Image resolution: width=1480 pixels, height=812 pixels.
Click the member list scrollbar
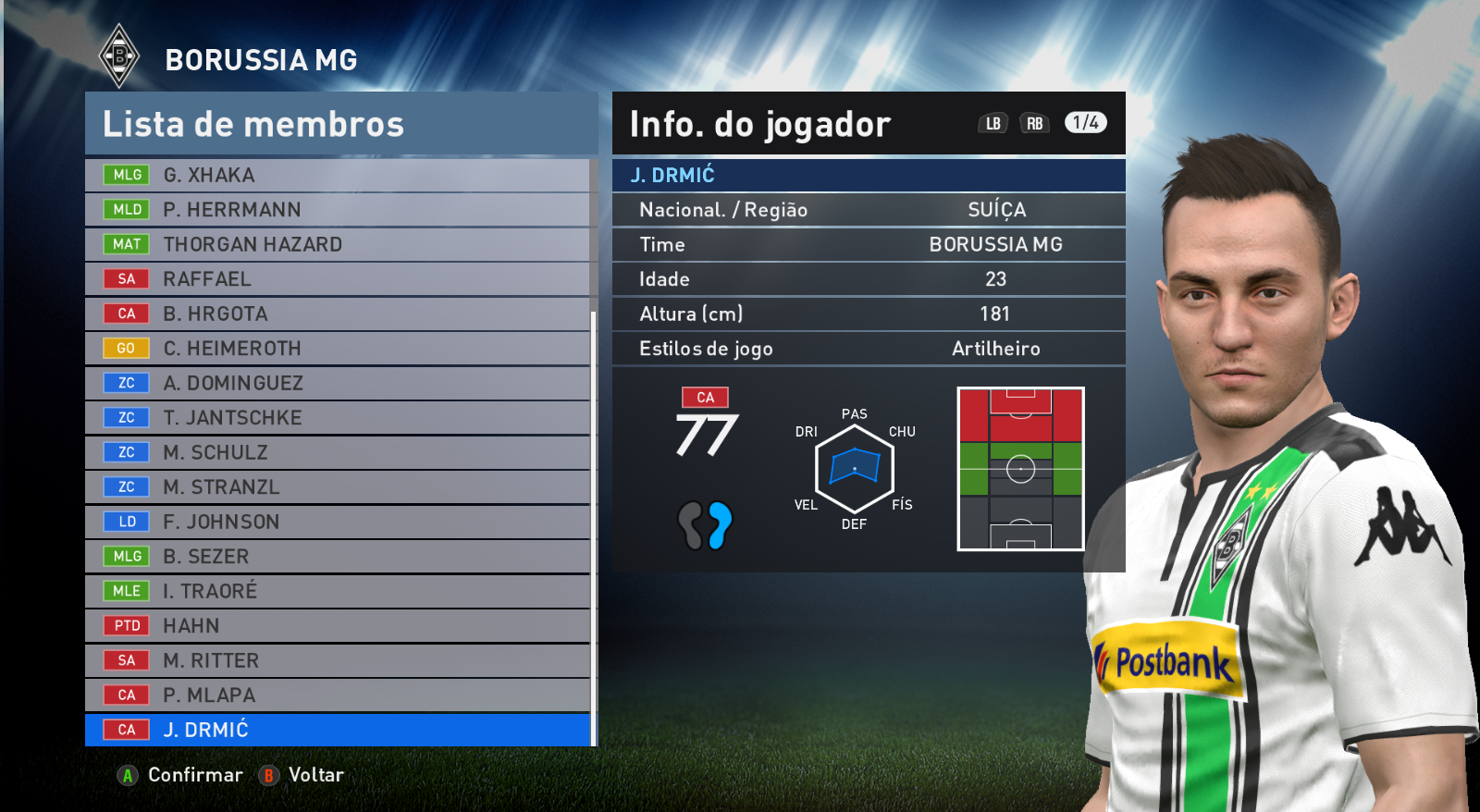pos(593,527)
